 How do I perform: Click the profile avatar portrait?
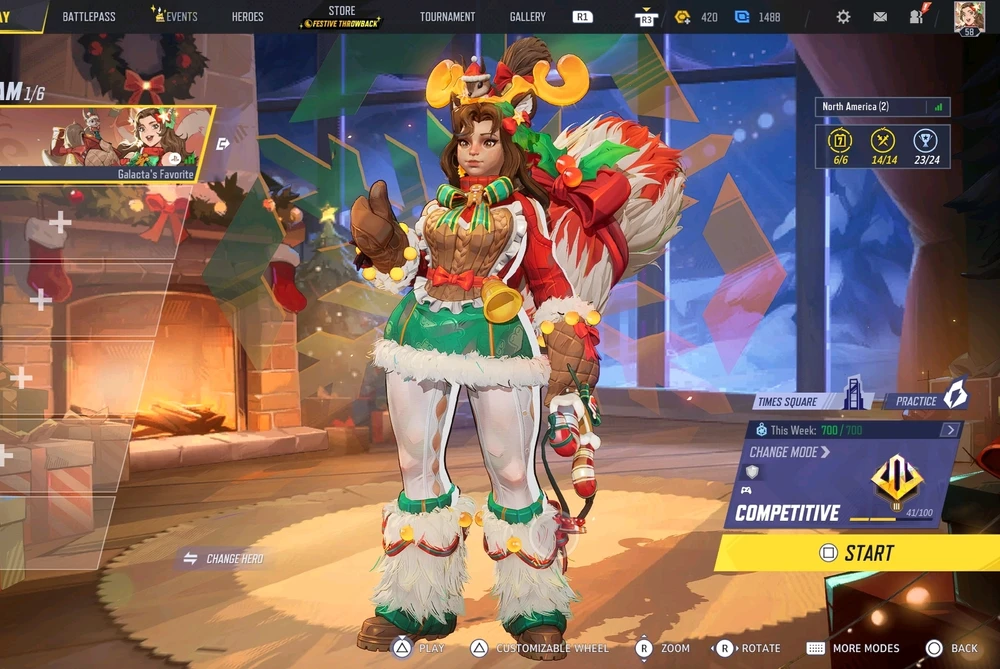tap(968, 16)
